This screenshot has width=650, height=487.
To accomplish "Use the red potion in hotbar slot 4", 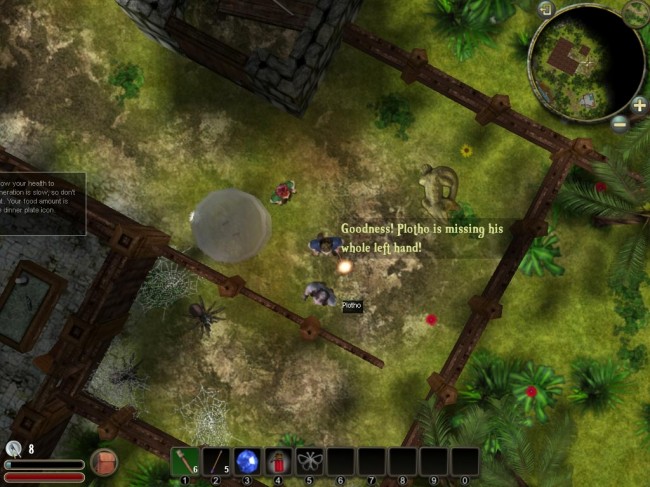I will click(278, 461).
